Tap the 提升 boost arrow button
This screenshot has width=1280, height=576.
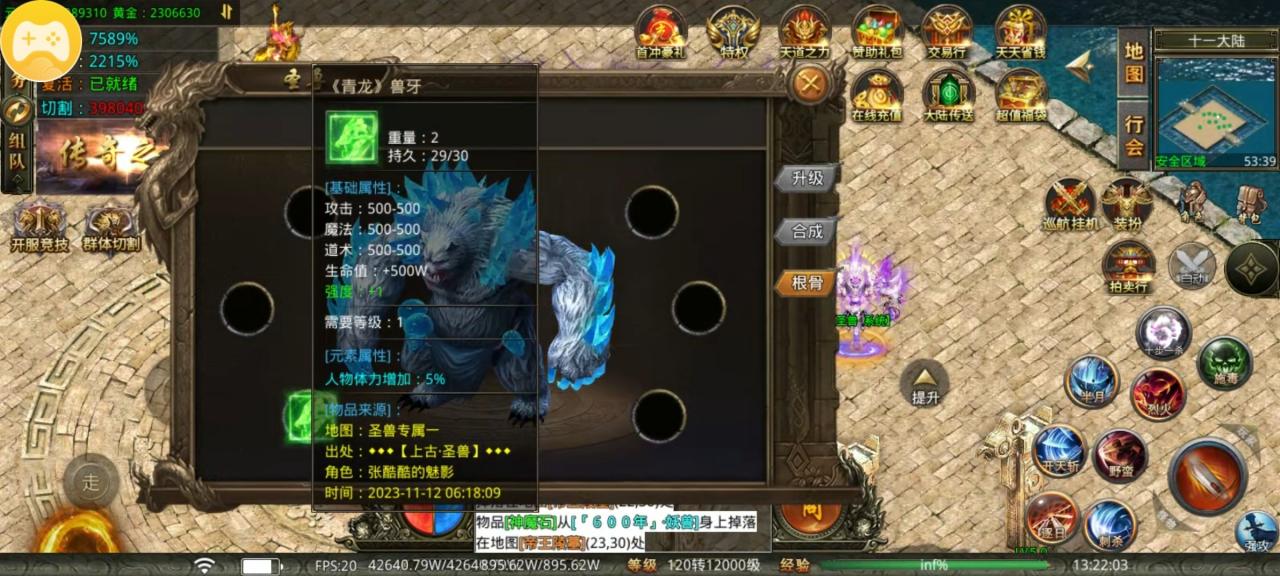925,383
